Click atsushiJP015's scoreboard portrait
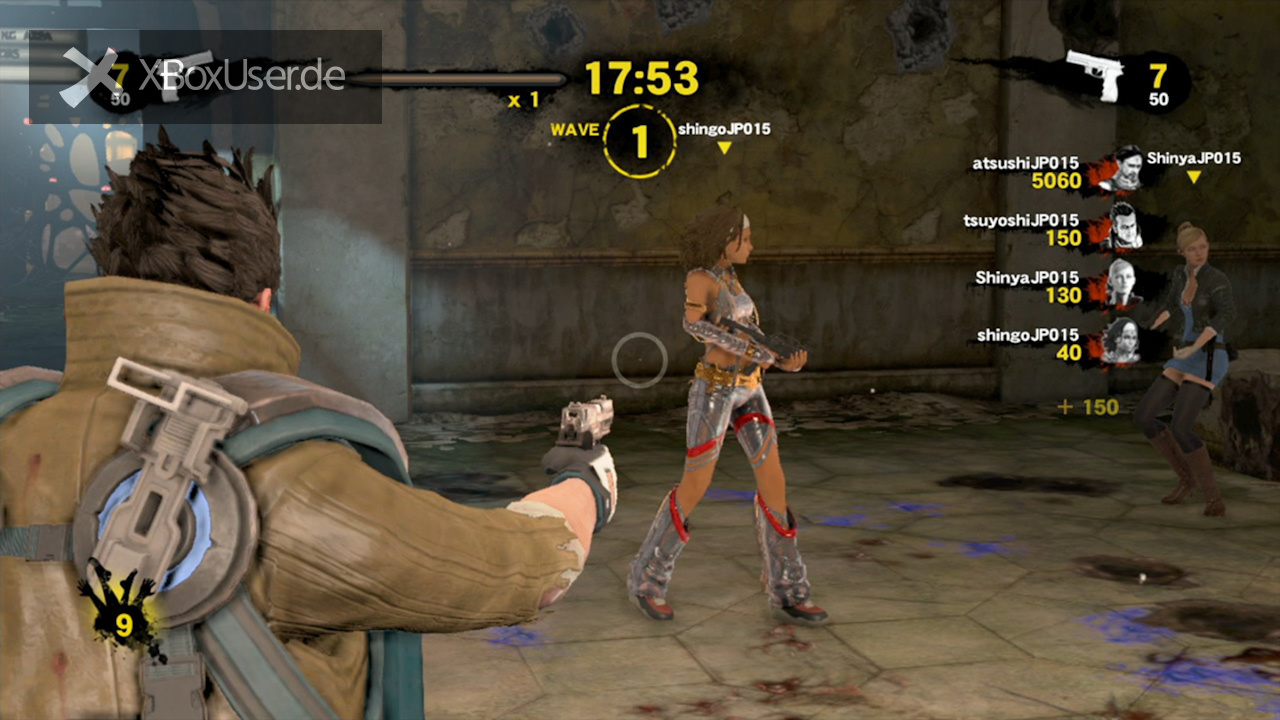Image resolution: width=1280 pixels, height=720 pixels. [1126, 169]
